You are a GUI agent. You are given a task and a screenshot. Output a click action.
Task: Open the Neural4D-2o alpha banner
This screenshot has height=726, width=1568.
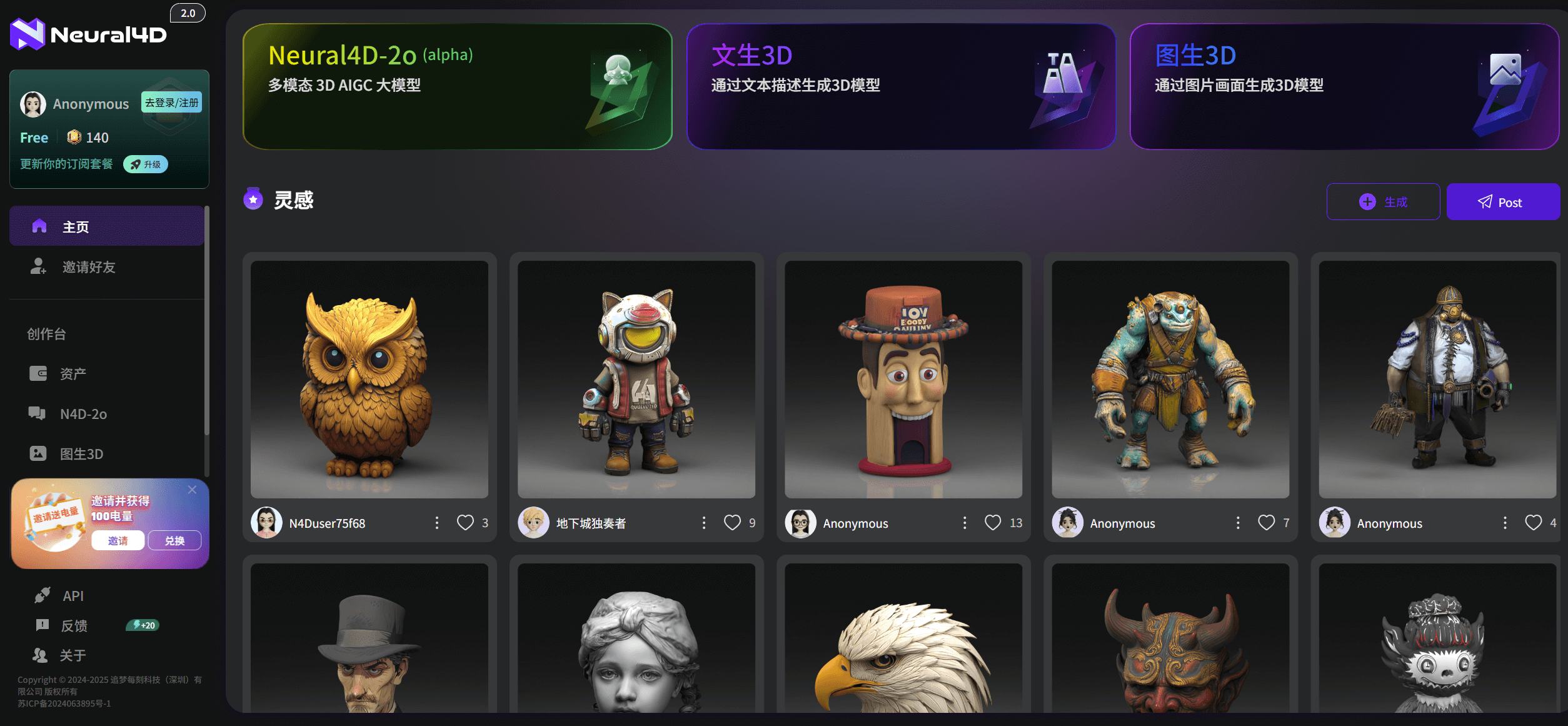(457, 86)
